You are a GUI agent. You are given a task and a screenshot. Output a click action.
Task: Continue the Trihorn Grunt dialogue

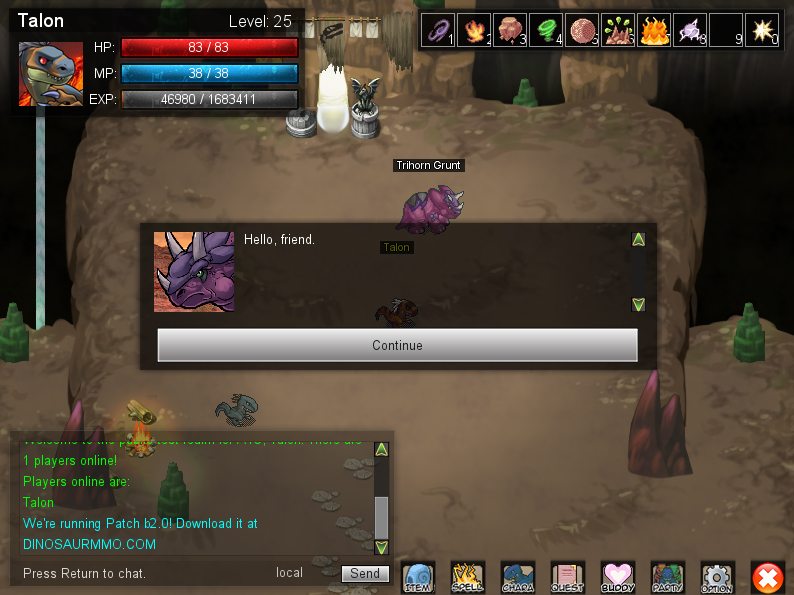coord(397,345)
